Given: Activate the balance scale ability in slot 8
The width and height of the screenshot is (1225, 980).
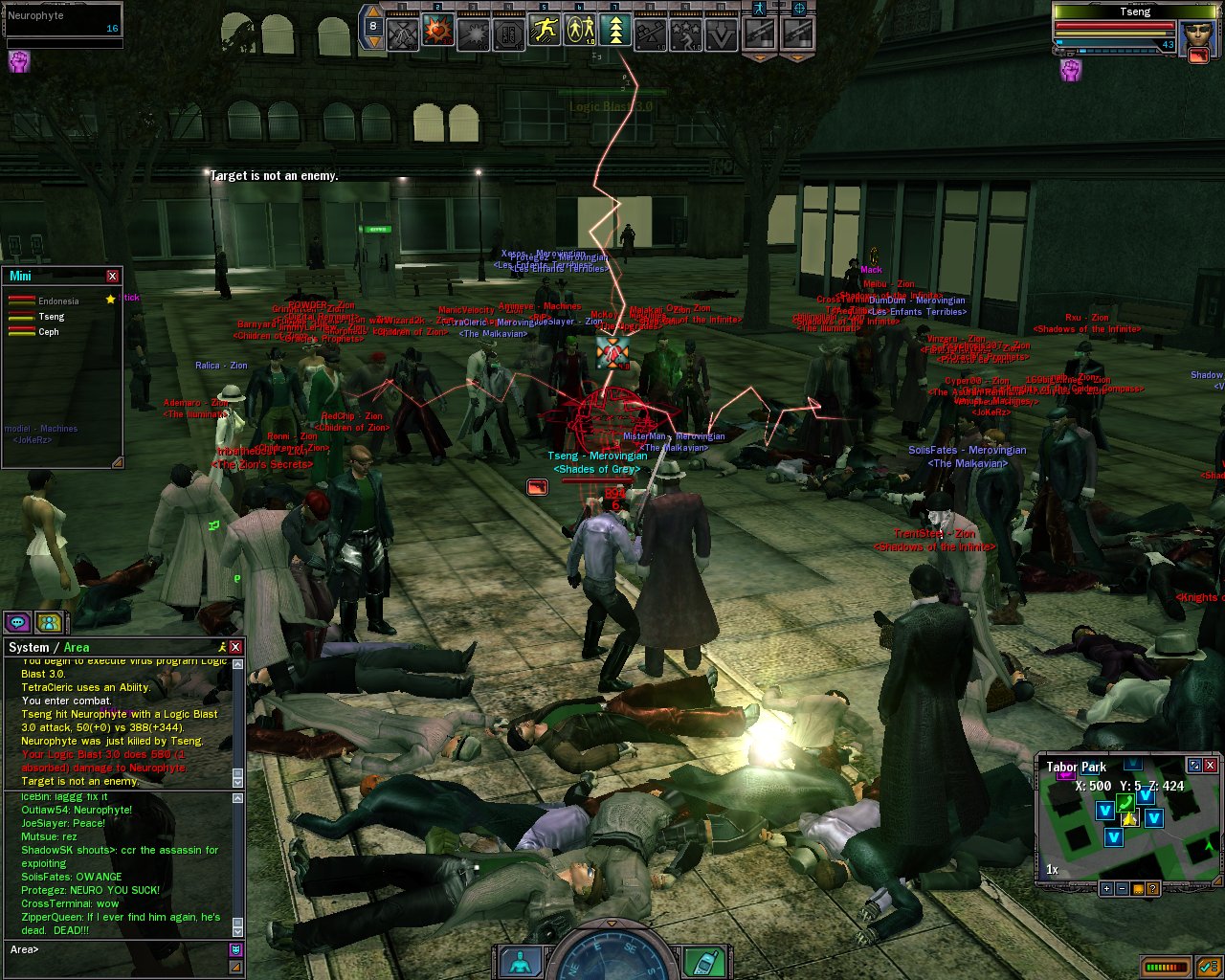Looking at the screenshot, I should [651, 32].
